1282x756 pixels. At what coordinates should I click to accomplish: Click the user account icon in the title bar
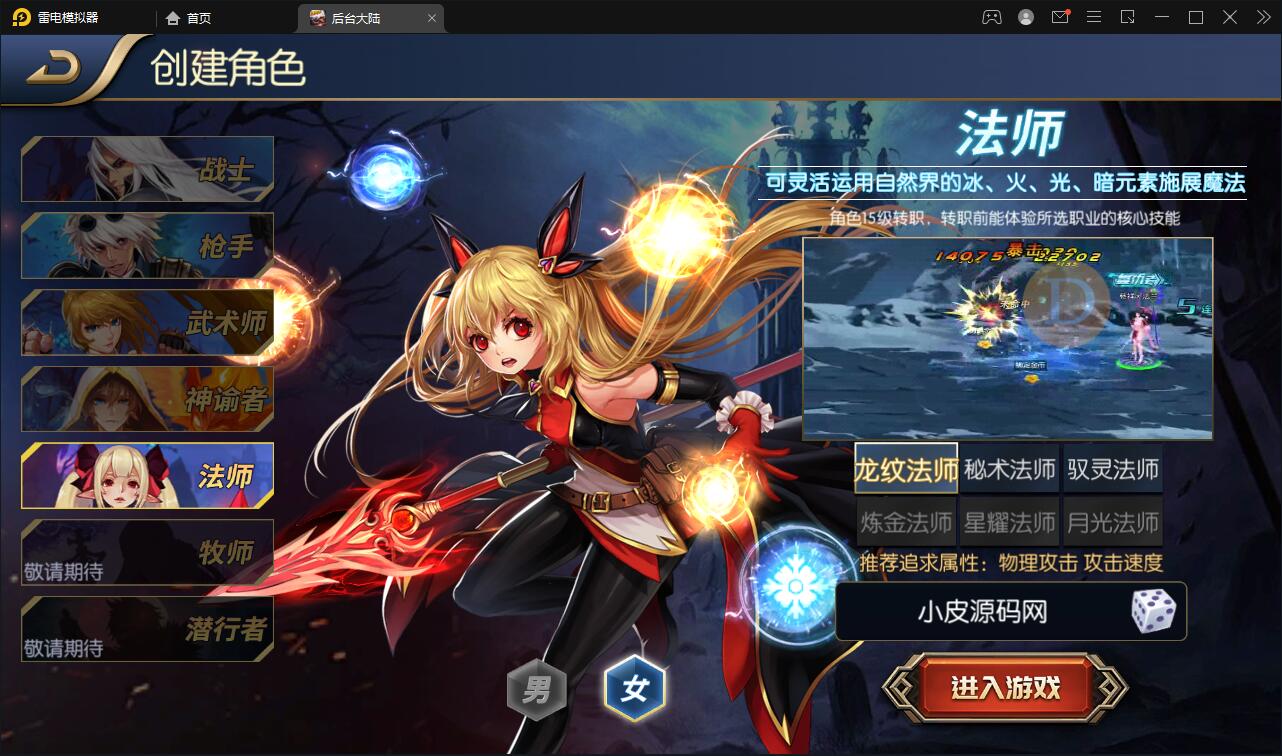pos(1026,17)
